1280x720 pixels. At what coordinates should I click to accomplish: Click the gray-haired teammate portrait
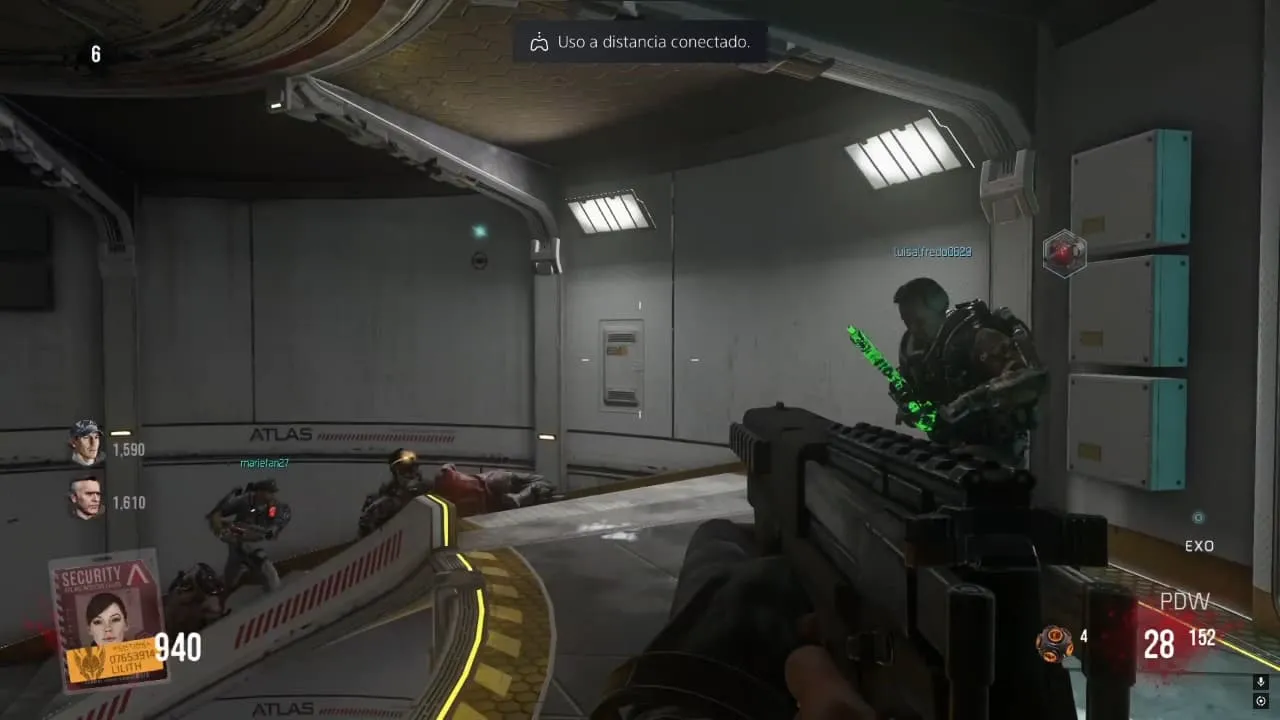86,497
